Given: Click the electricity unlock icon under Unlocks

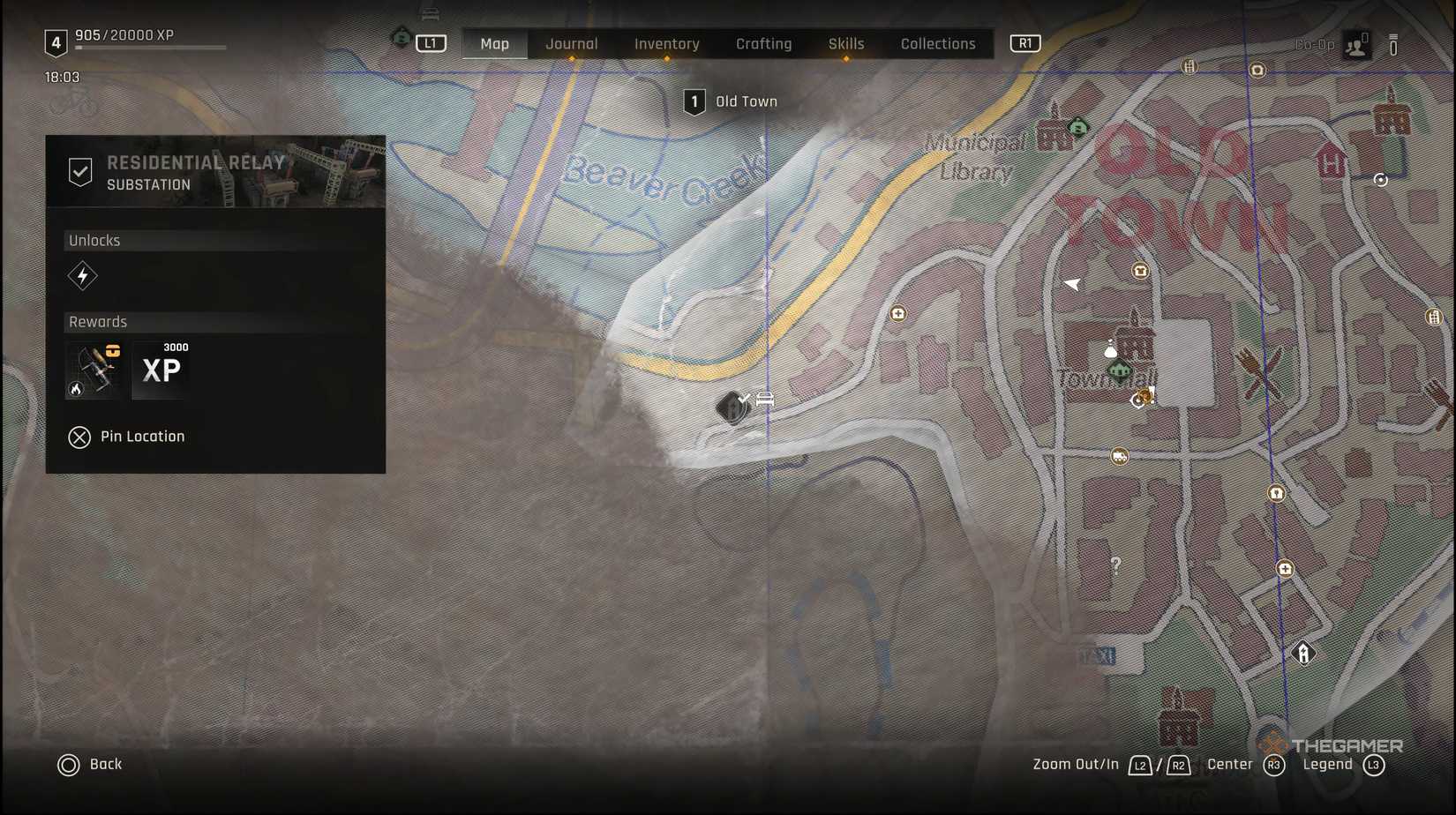Looking at the screenshot, I should (82, 276).
